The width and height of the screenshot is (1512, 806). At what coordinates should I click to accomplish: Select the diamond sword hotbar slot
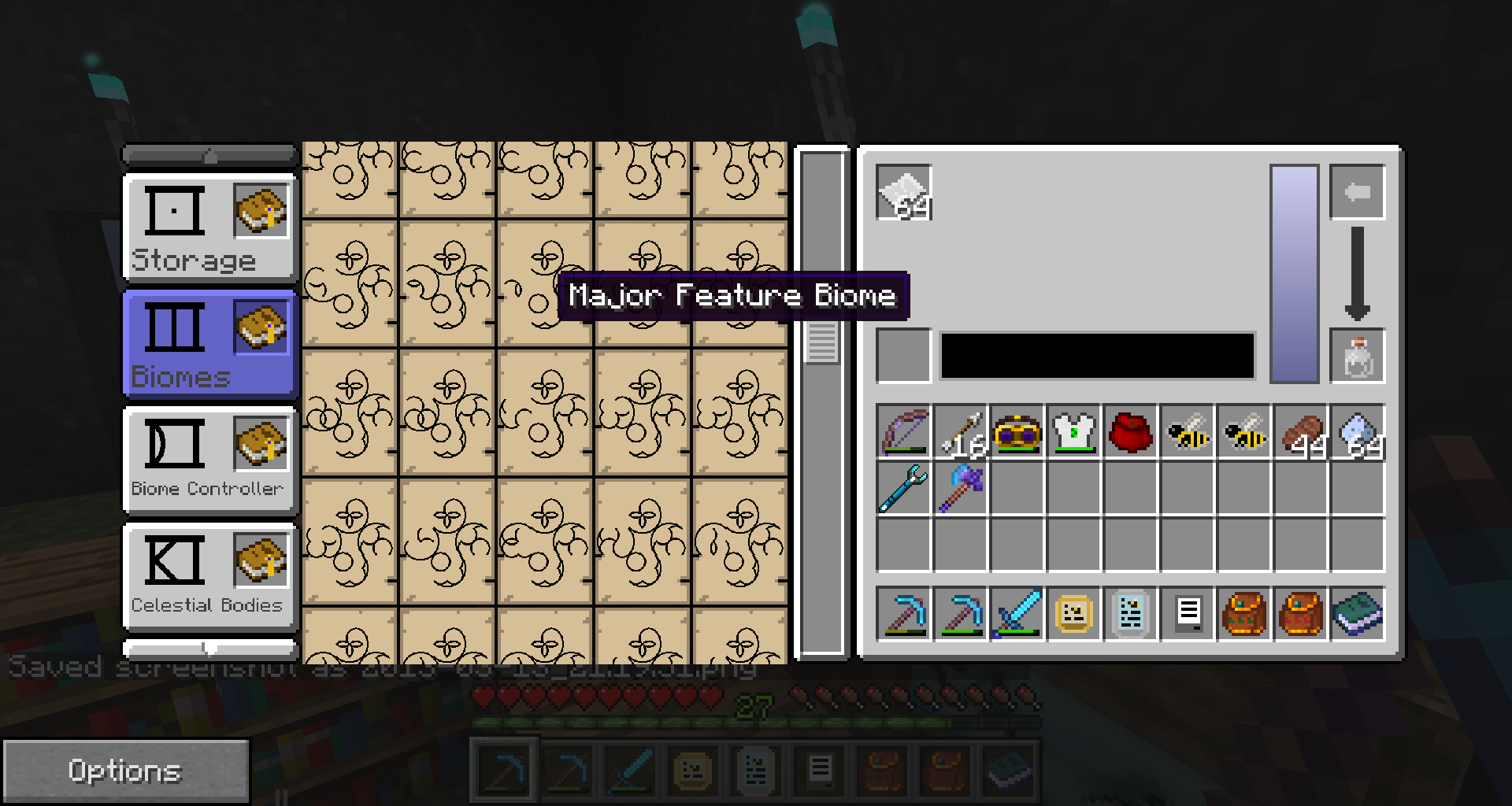click(x=1017, y=614)
